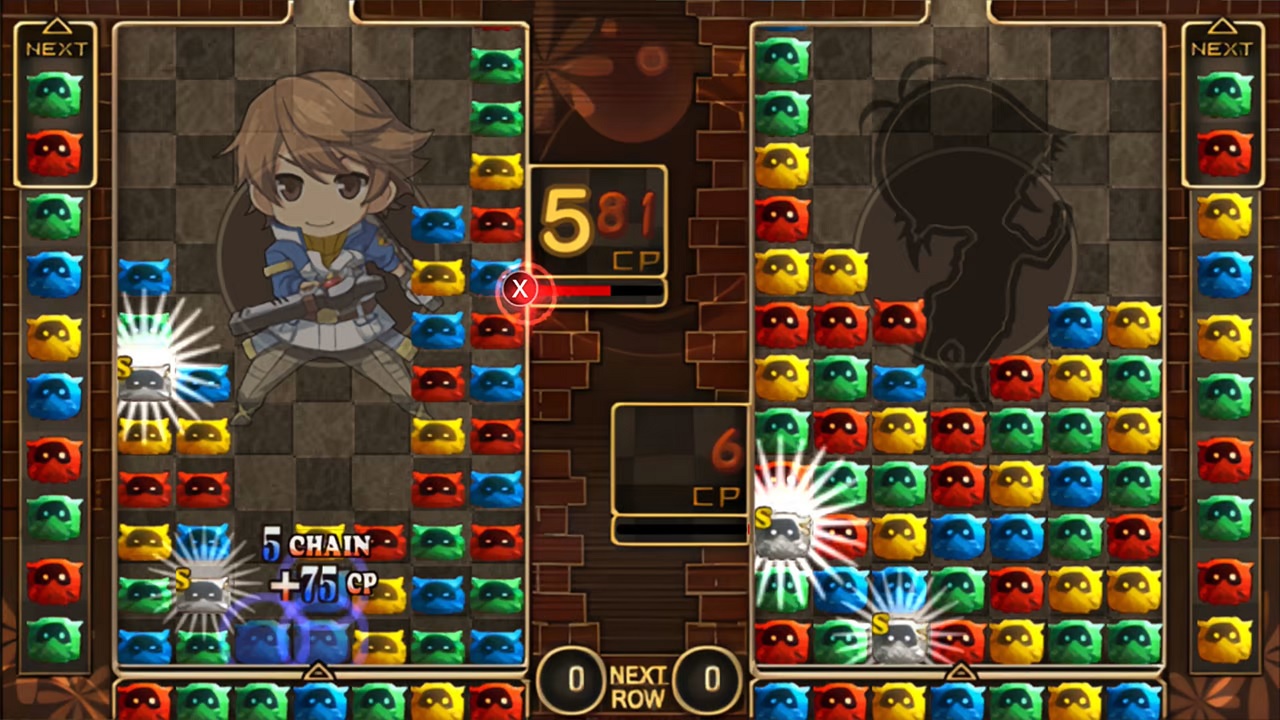Click the left NEXT ROW counter showing zero

tap(576, 679)
